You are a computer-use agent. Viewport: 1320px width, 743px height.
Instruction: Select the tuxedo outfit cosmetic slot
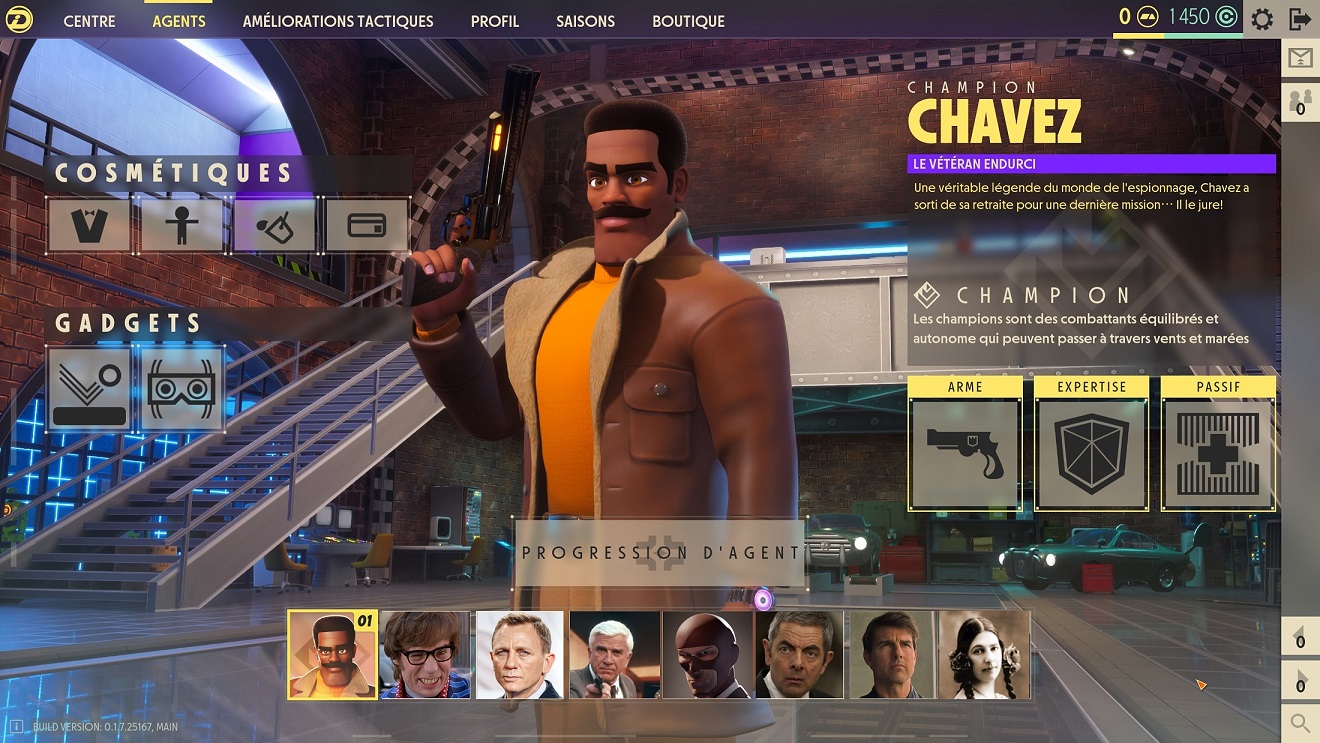[88, 225]
